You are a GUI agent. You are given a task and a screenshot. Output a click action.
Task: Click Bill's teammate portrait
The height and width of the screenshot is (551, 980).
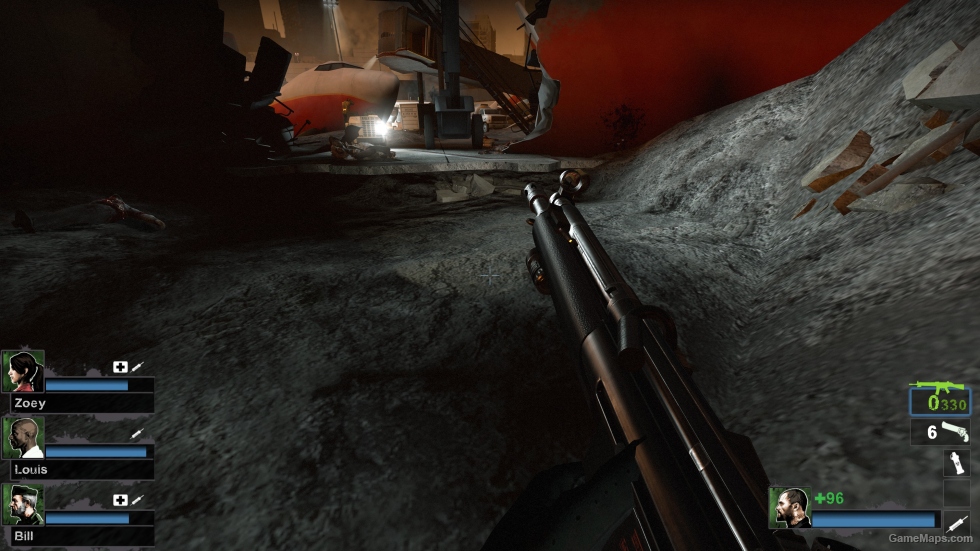(22, 504)
